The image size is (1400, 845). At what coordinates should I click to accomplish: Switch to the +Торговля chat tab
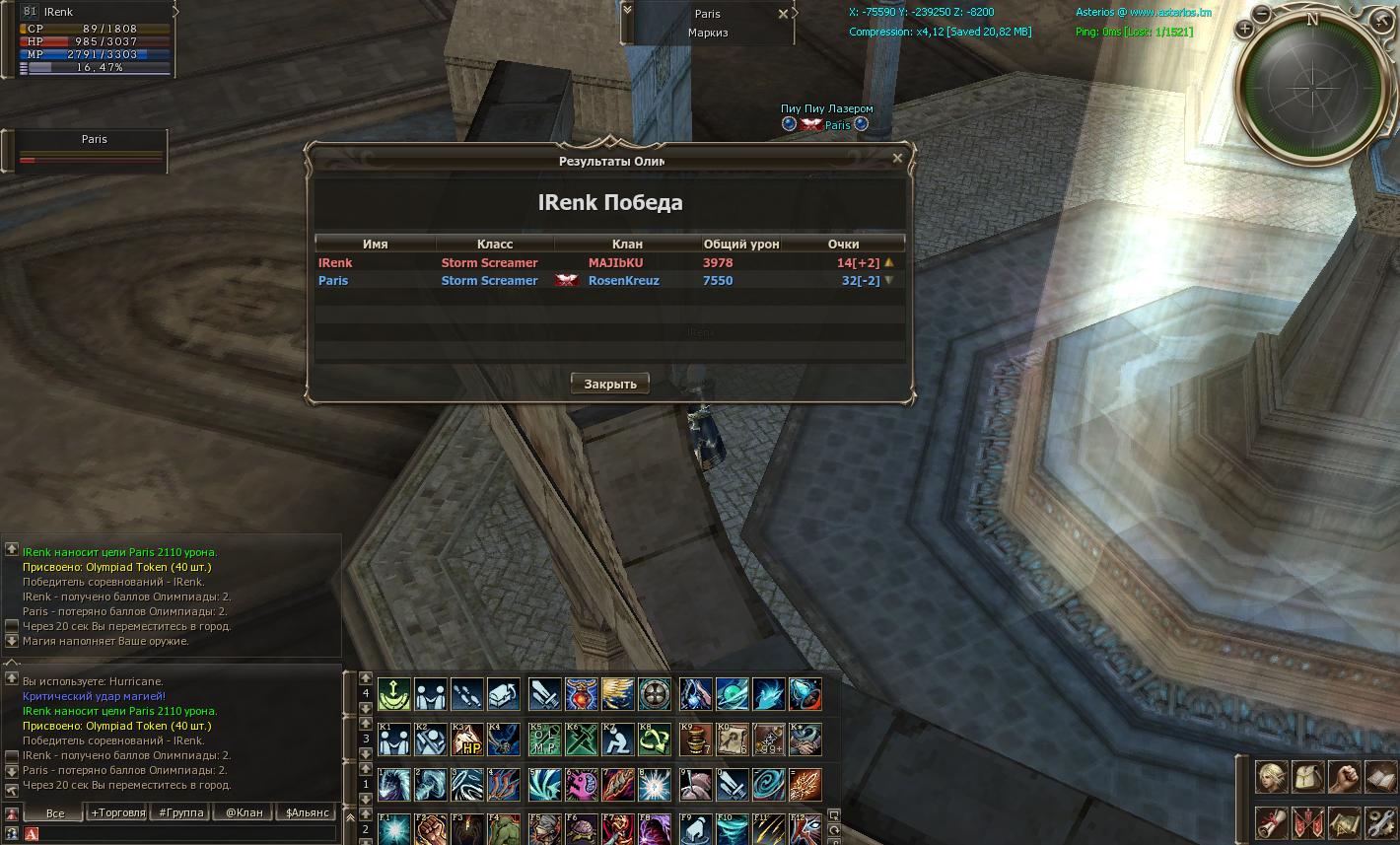[117, 813]
